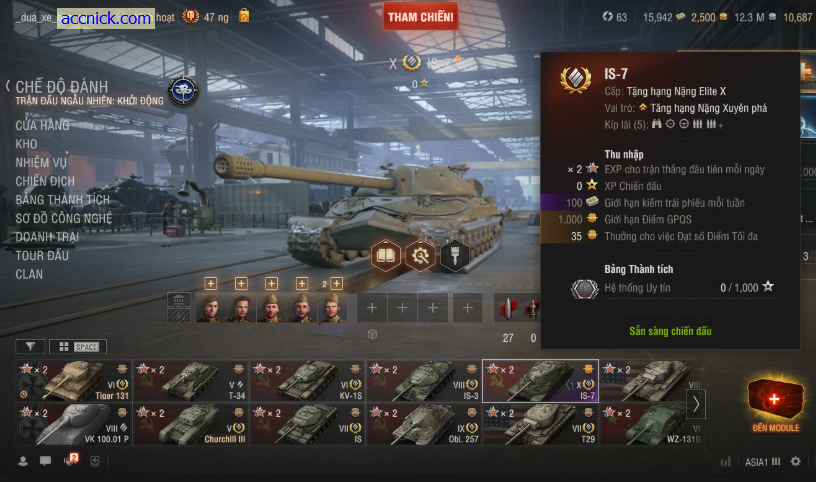Show next tanks with carousel arrow

point(697,403)
